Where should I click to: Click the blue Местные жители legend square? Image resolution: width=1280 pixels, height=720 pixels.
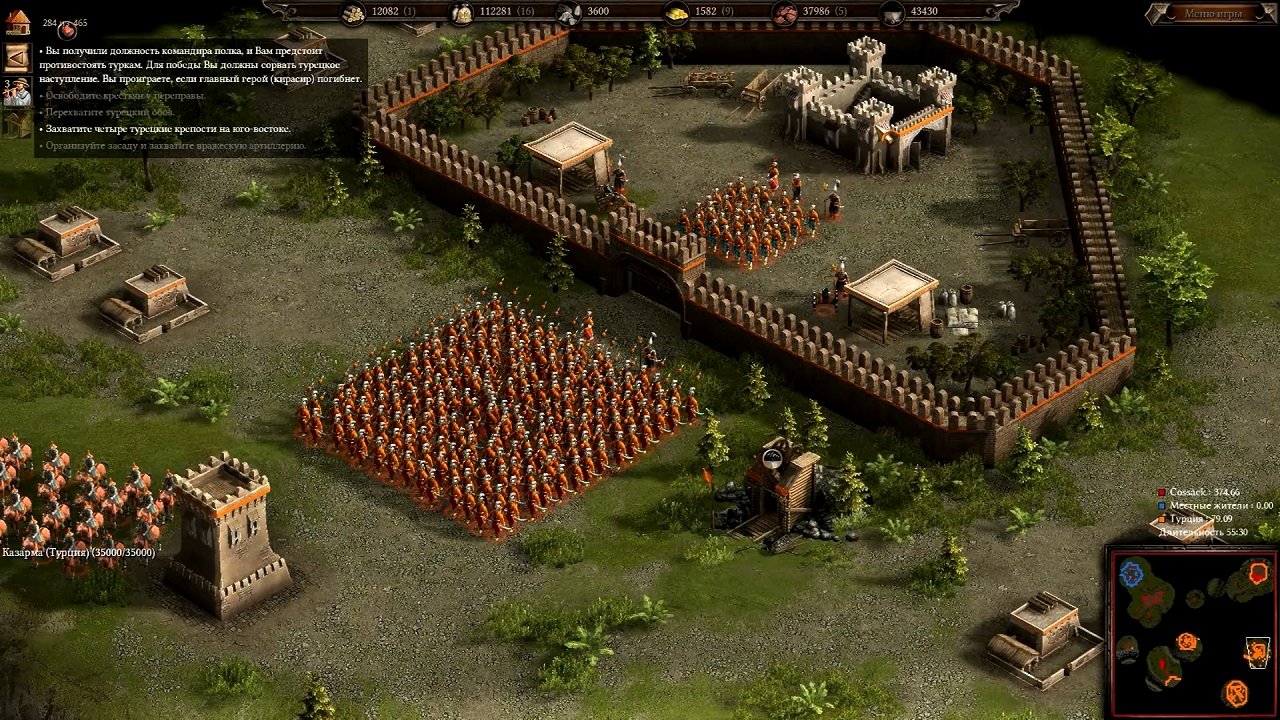(x=1160, y=505)
